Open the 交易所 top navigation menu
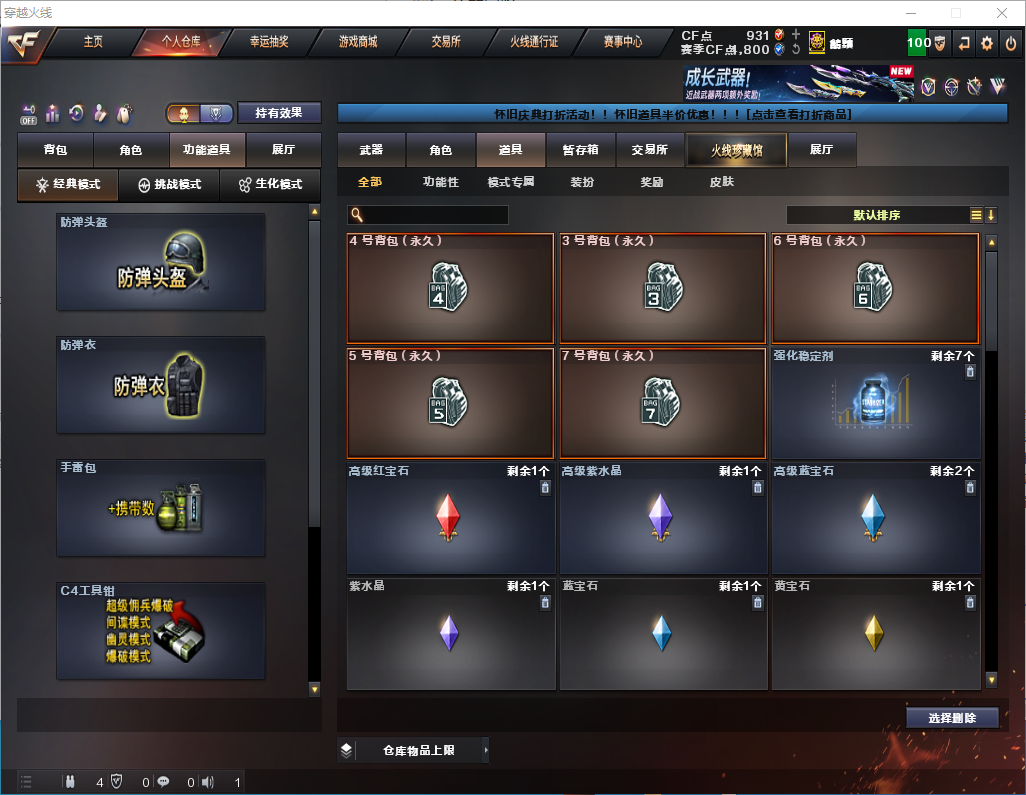1026x795 pixels. coord(446,42)
